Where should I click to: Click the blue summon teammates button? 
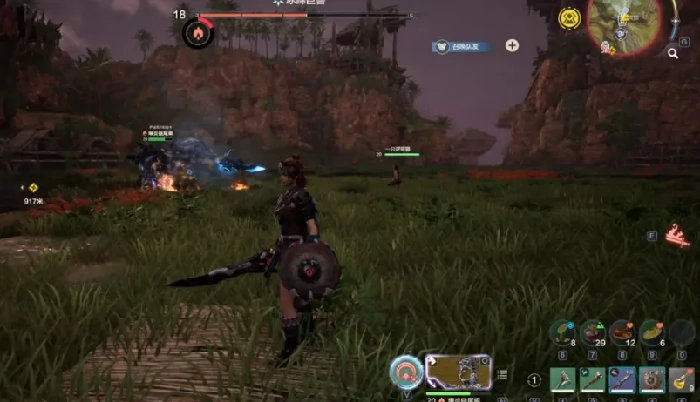click(x=463, y=46)
